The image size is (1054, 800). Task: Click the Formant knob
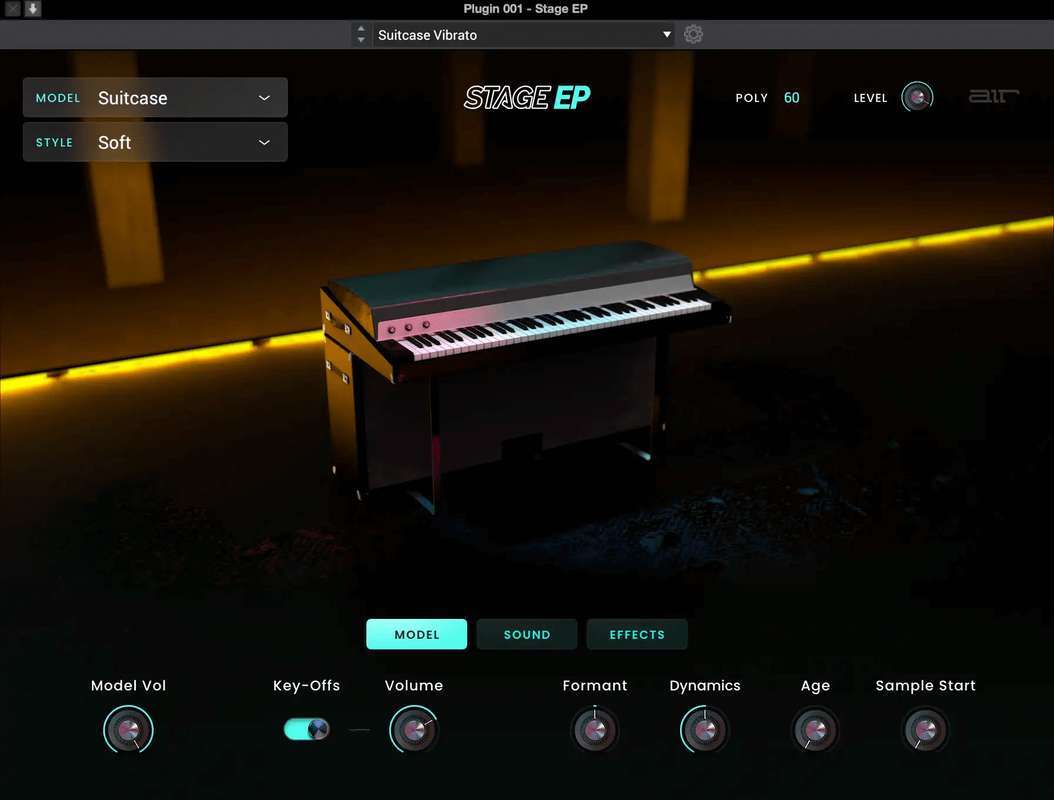click(x=595, y=730)
